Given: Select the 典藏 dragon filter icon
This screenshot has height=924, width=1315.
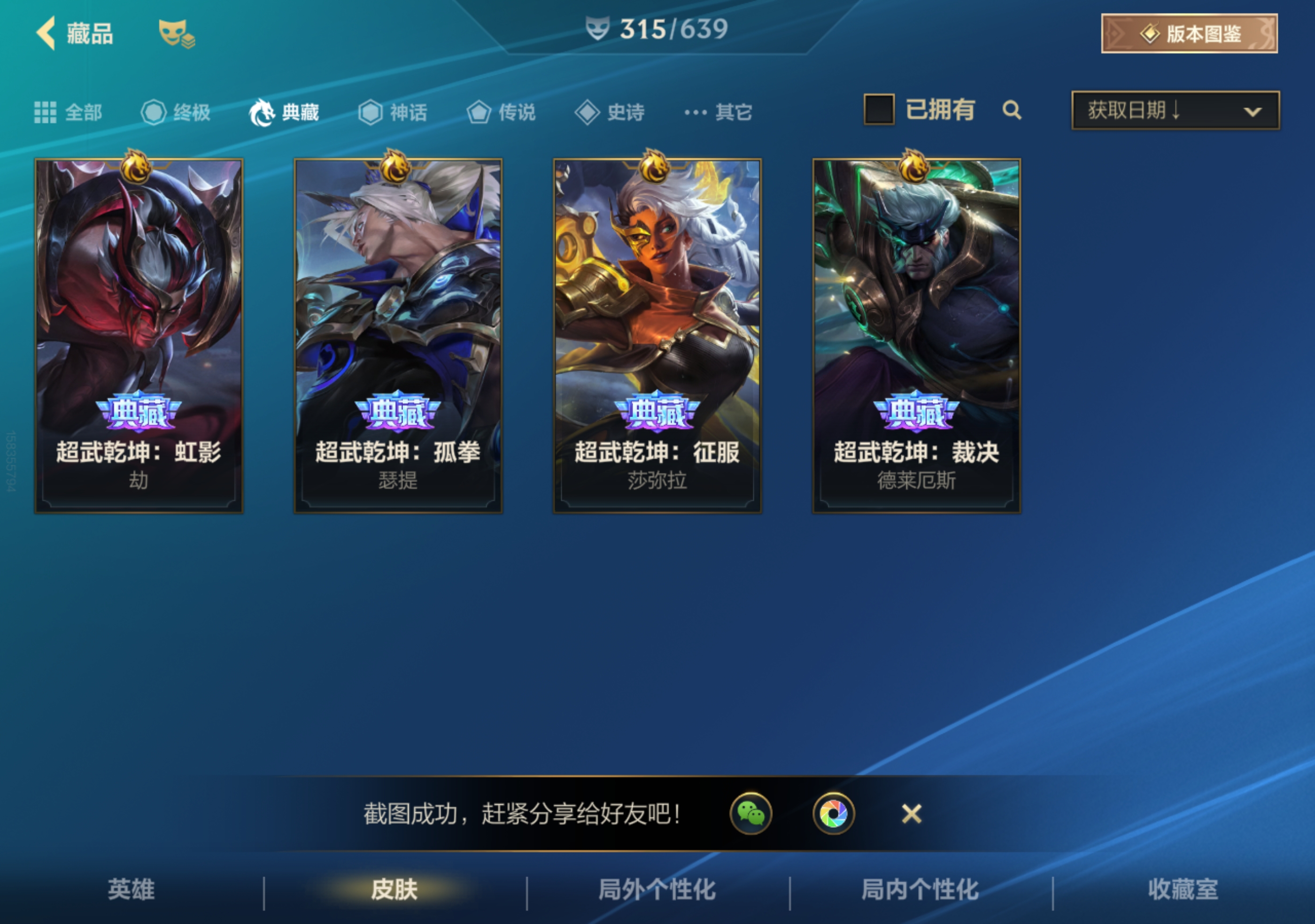Looking at the screenshot, I should point(263,112).
